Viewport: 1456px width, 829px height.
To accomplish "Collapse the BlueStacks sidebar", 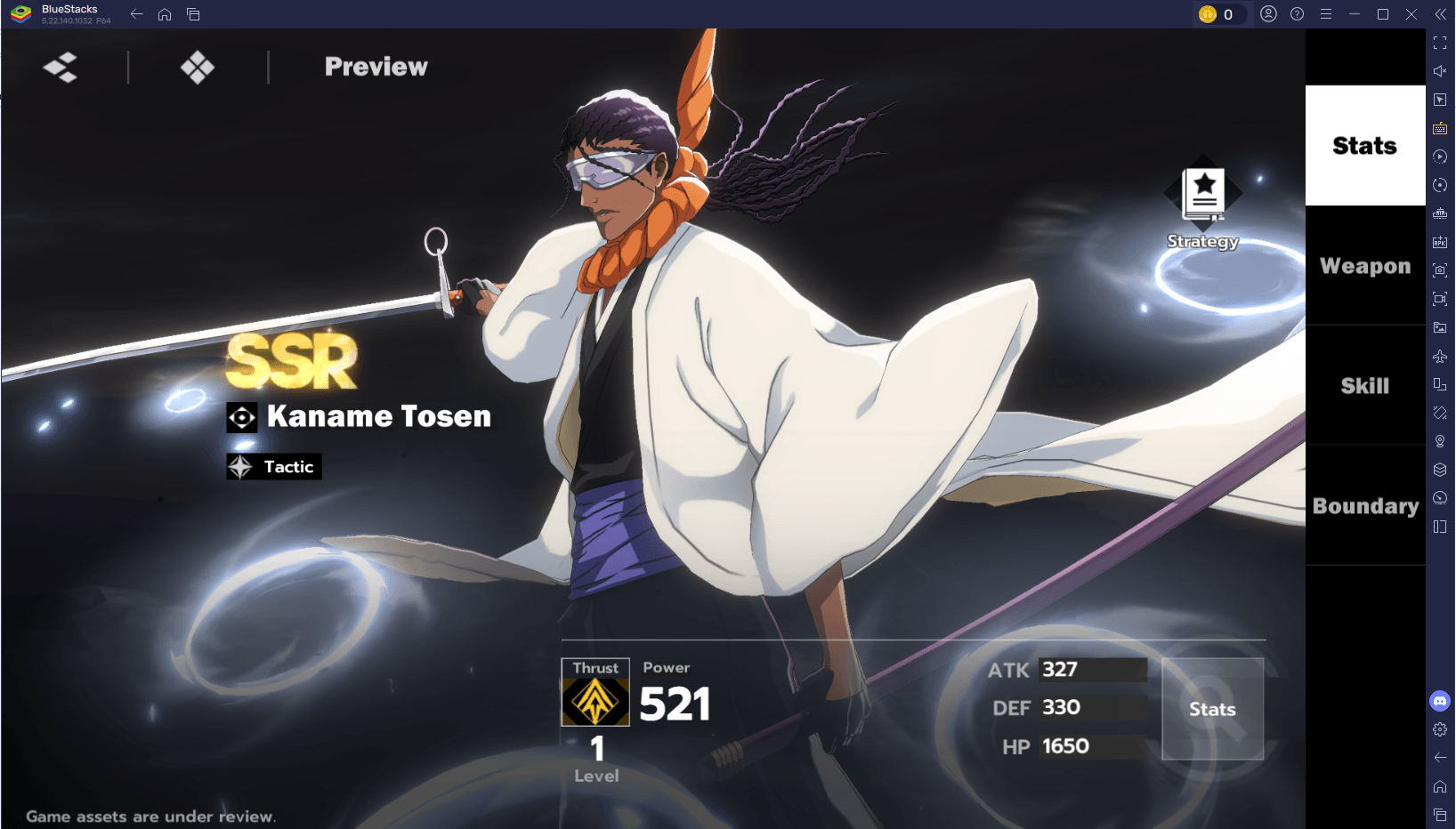I will click(x=1440, y=14).
